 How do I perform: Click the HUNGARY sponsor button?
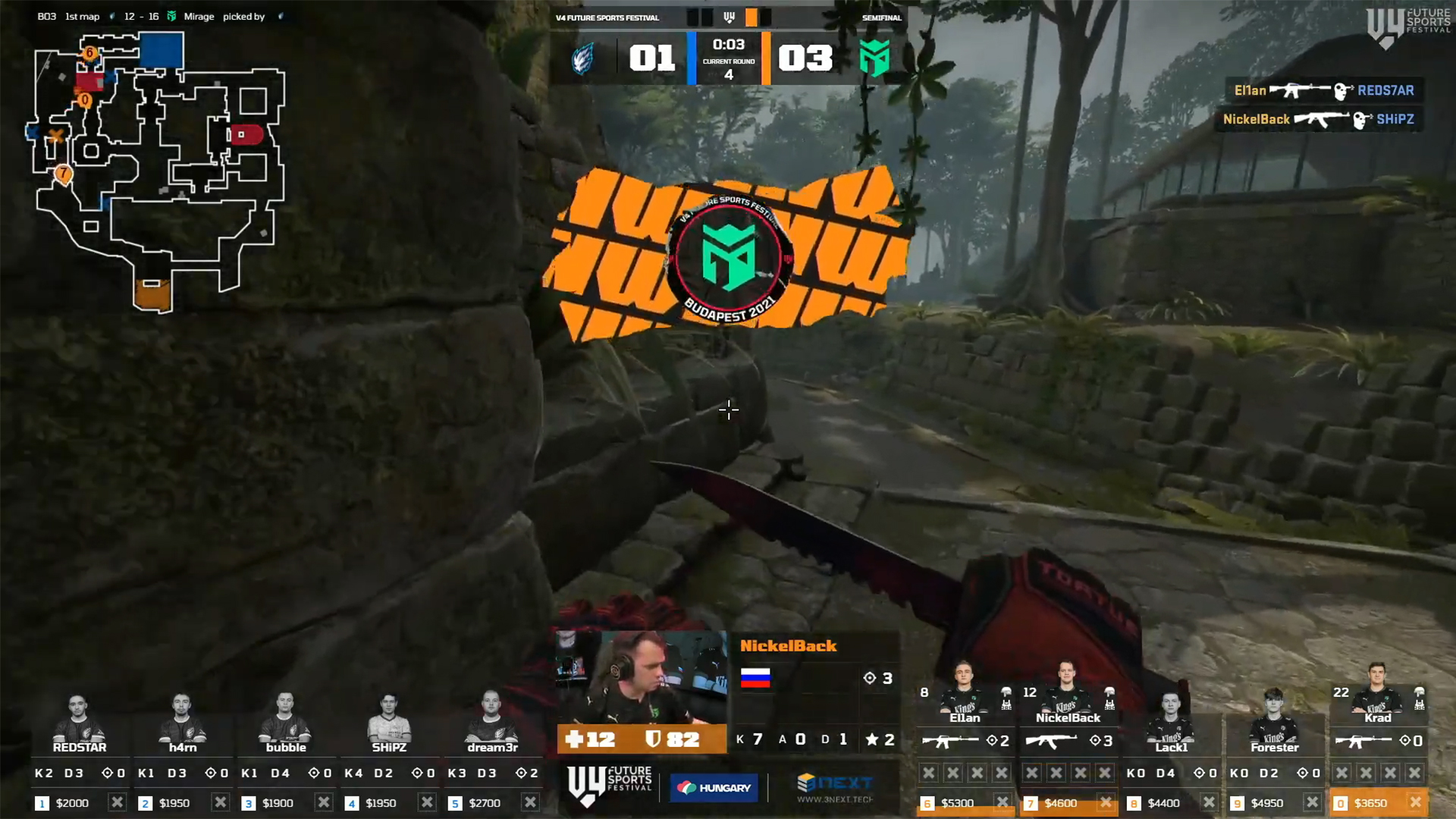714,787
